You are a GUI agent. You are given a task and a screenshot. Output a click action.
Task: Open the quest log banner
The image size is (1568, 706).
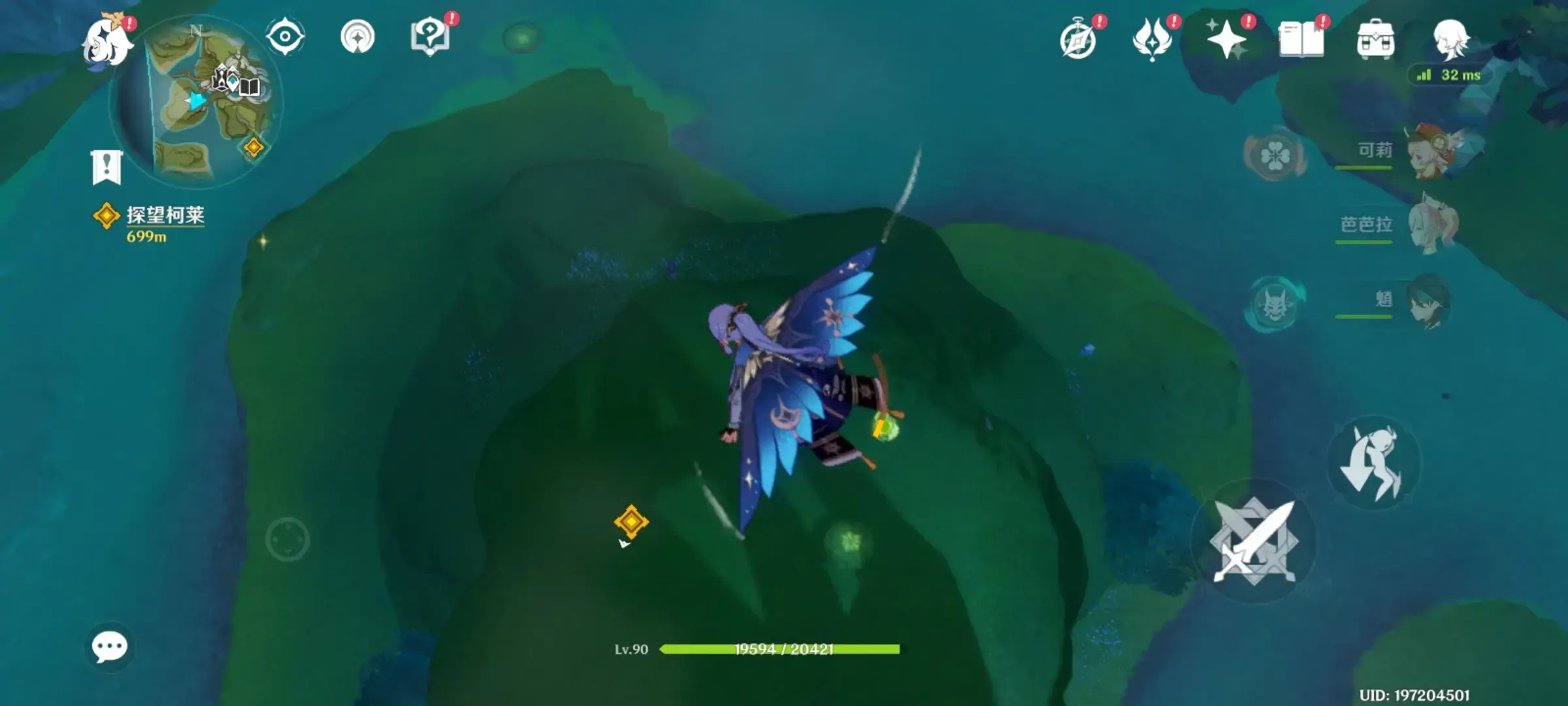pos(106,167)
